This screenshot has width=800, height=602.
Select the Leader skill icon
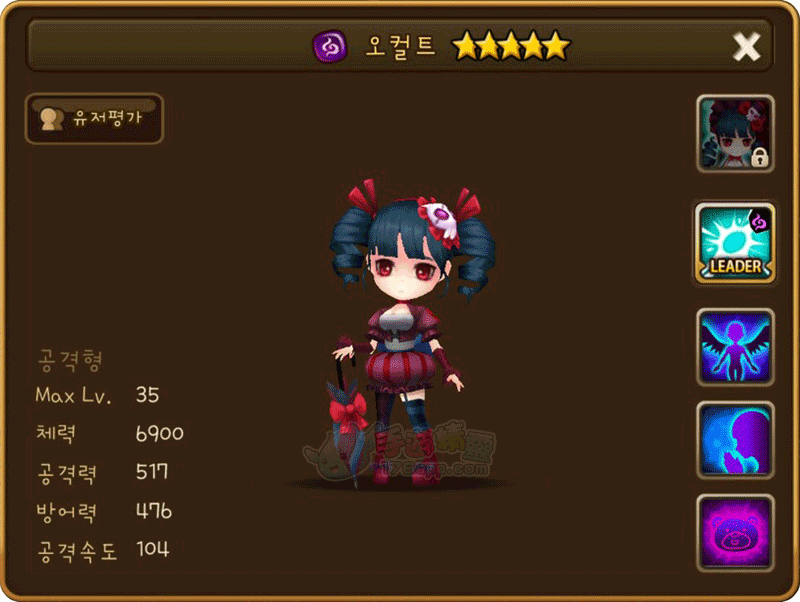[735, 242]
